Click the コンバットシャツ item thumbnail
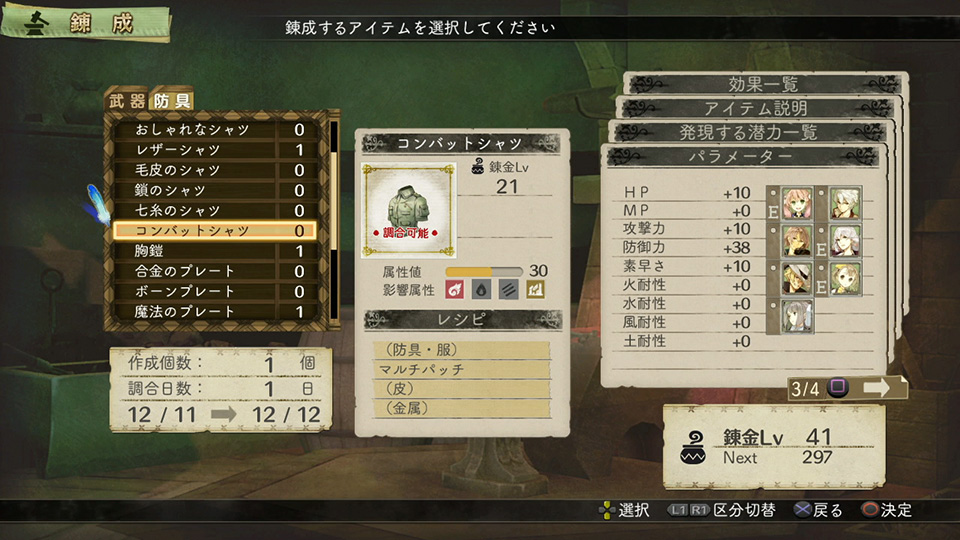Viewport: 960px width, 540px height. click(x=408, y=211)
